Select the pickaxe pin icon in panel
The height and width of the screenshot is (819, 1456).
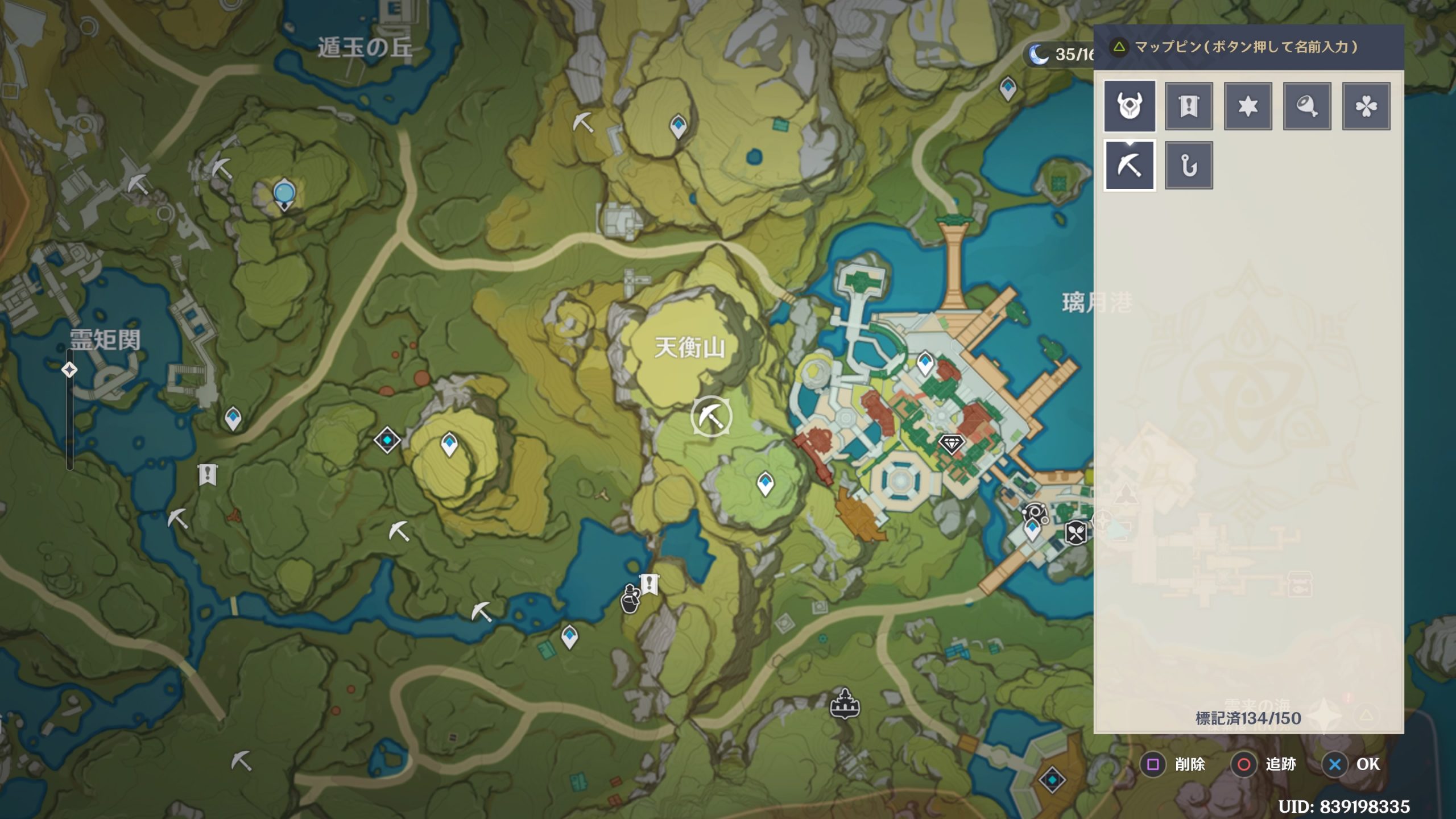click(x=1129, y=166)
